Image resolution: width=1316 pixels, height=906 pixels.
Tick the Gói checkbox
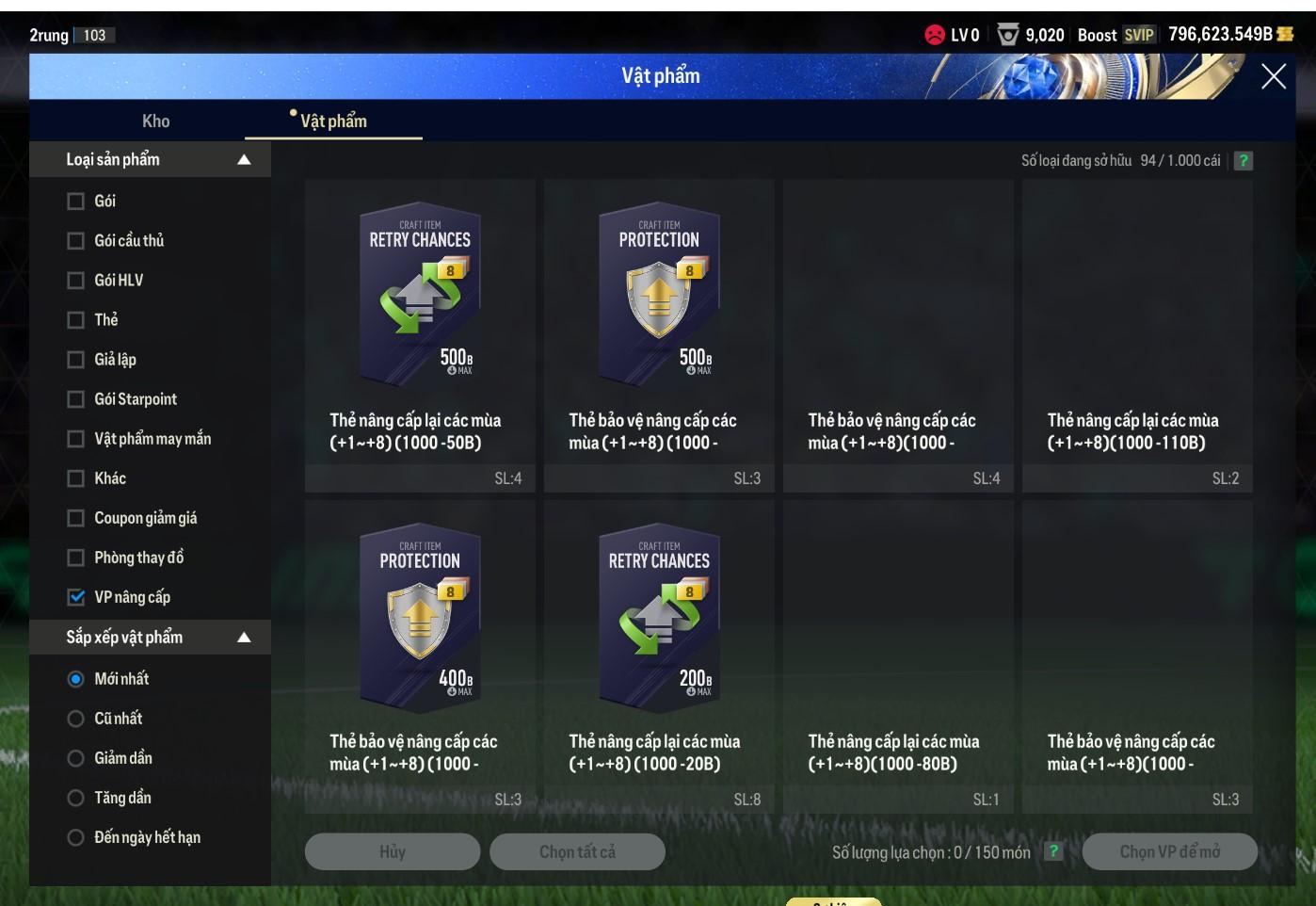pyautogui.click(x=76, y=202)
